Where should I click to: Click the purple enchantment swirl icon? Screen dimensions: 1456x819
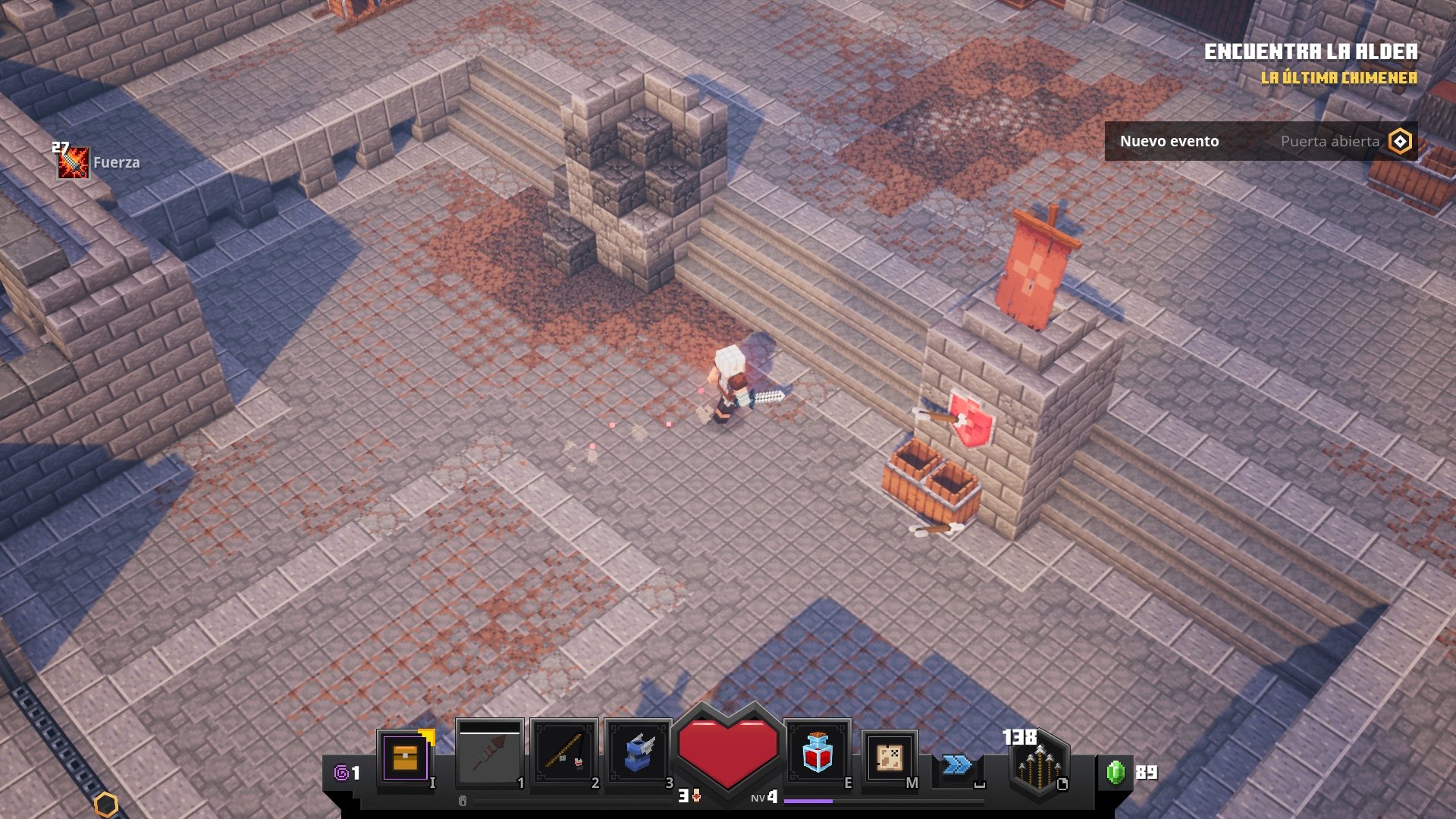343,773
